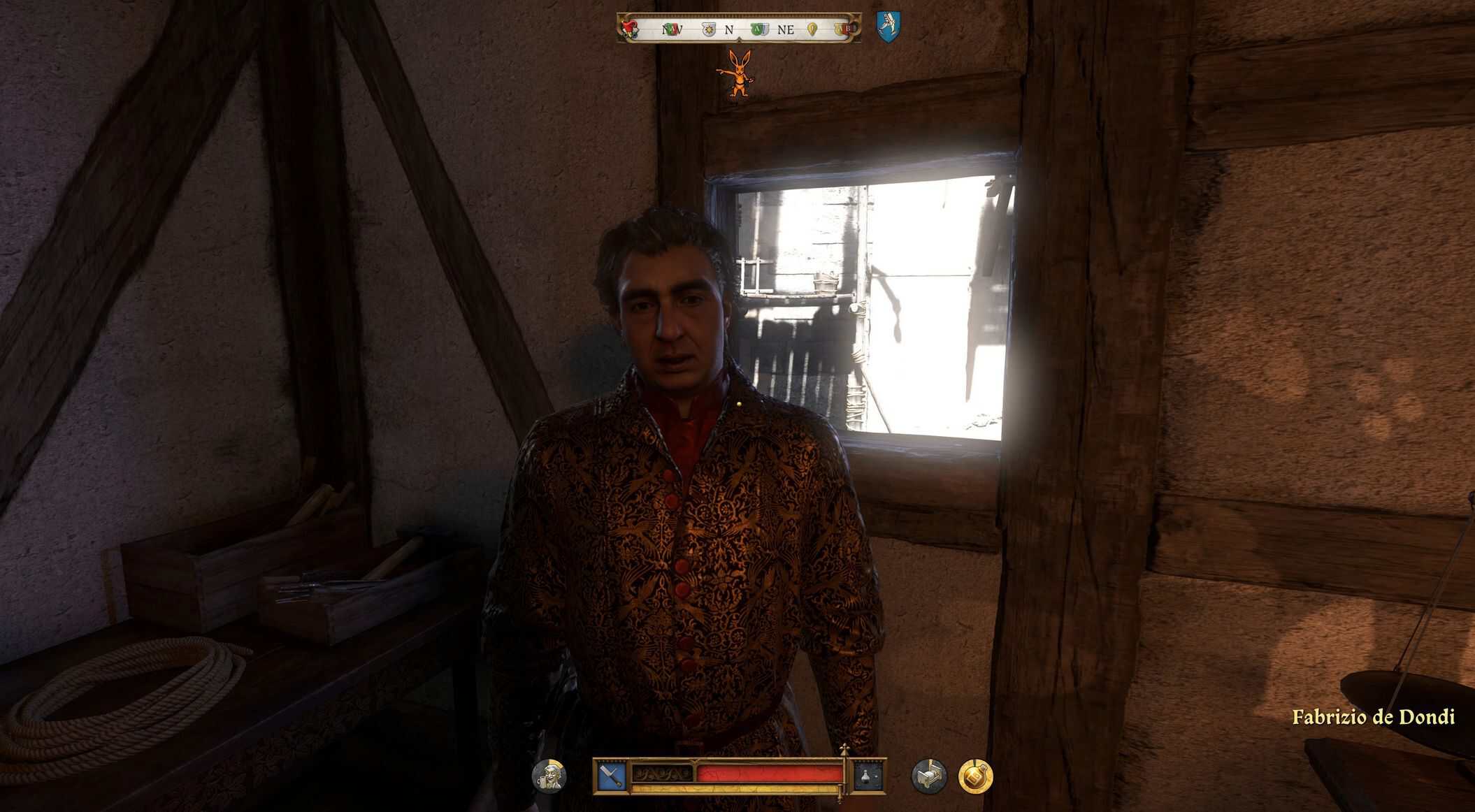
Task: Select the sun shield marker left of N
Action: (x=708, y=29)
